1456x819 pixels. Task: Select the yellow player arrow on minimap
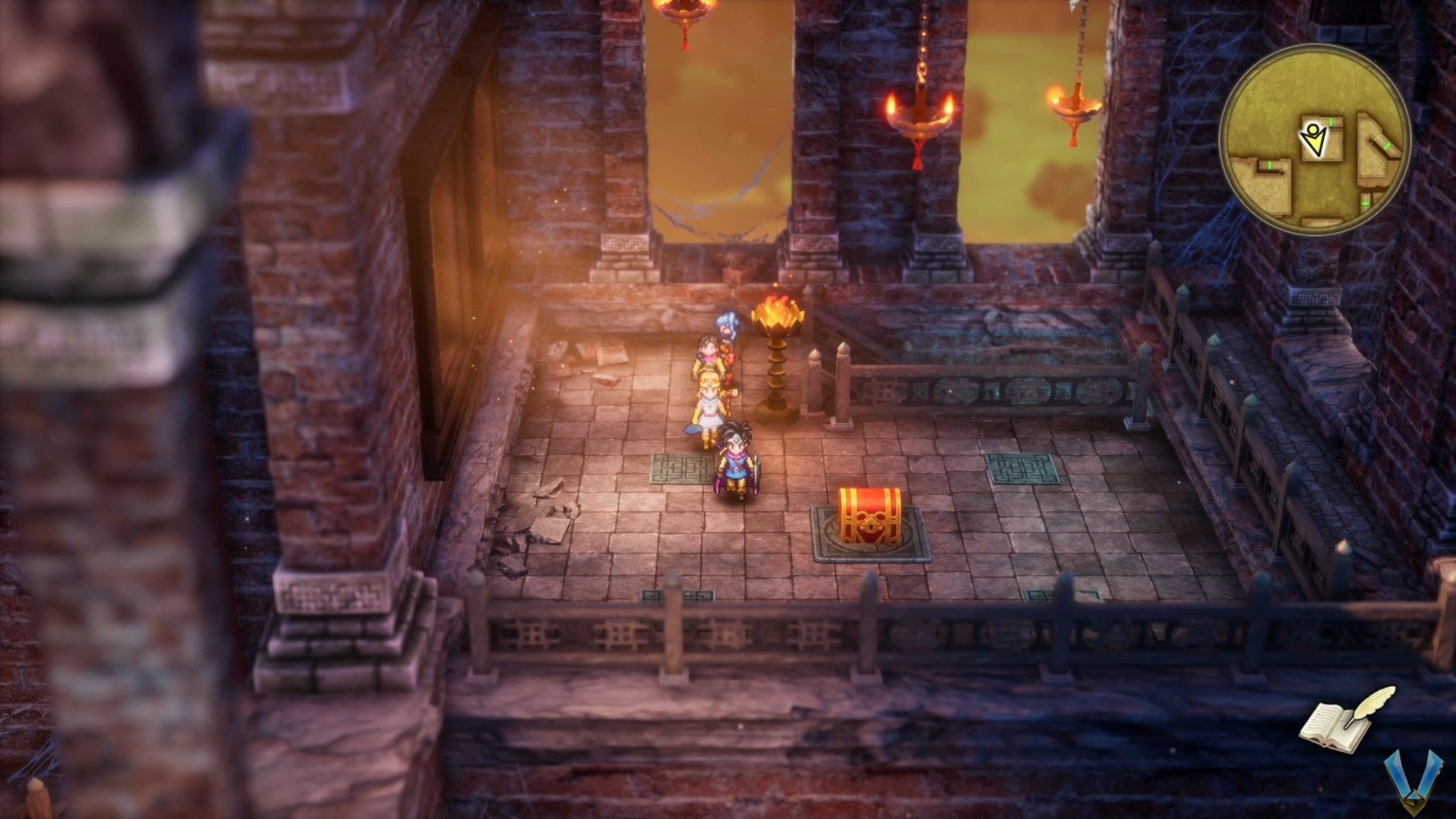pyautogui.click(x=1315, y=138)
